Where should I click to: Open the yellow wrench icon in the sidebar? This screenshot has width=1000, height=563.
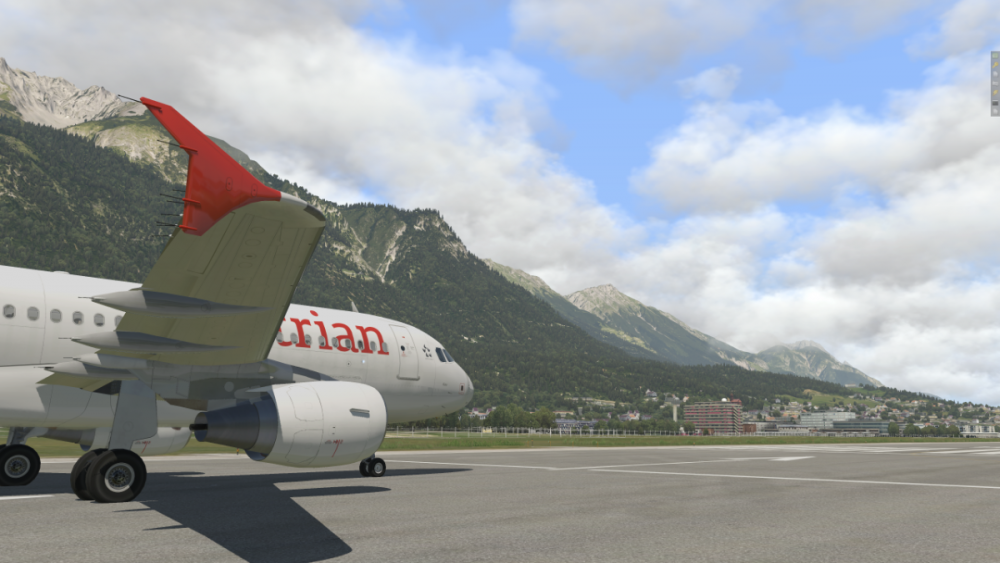click(995, 65)
